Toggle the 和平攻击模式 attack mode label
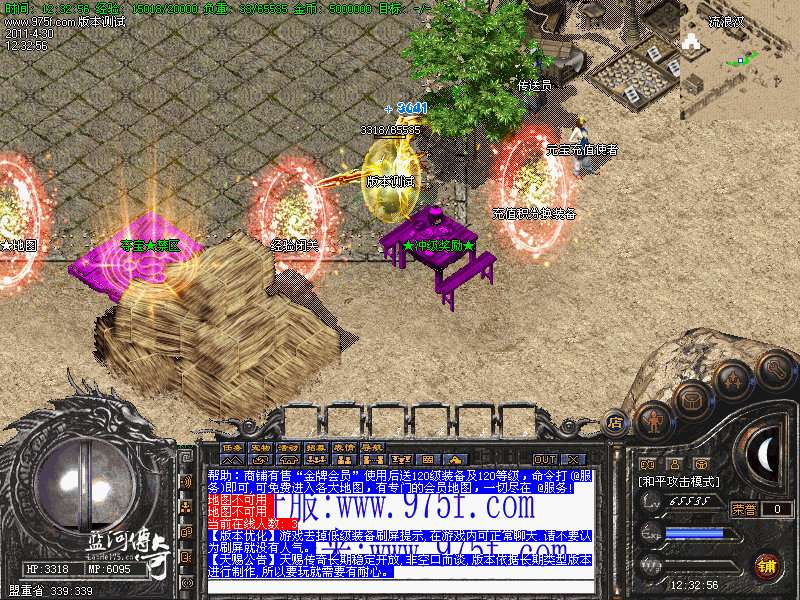Image resolution: width=800 pixels, height=600 pixels. coord(678,481)
